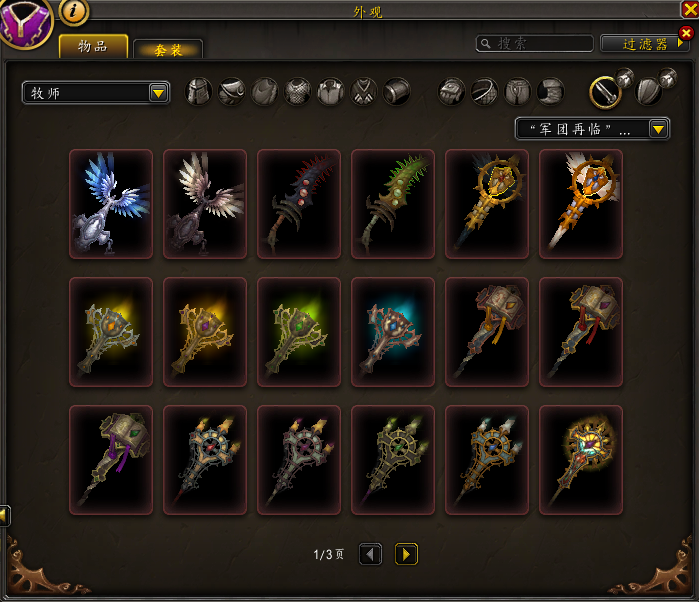Switch to the 物品 (Items) tab
Image resolution: width=699 pixels, height=602 pixels.
tap(93, 46)
